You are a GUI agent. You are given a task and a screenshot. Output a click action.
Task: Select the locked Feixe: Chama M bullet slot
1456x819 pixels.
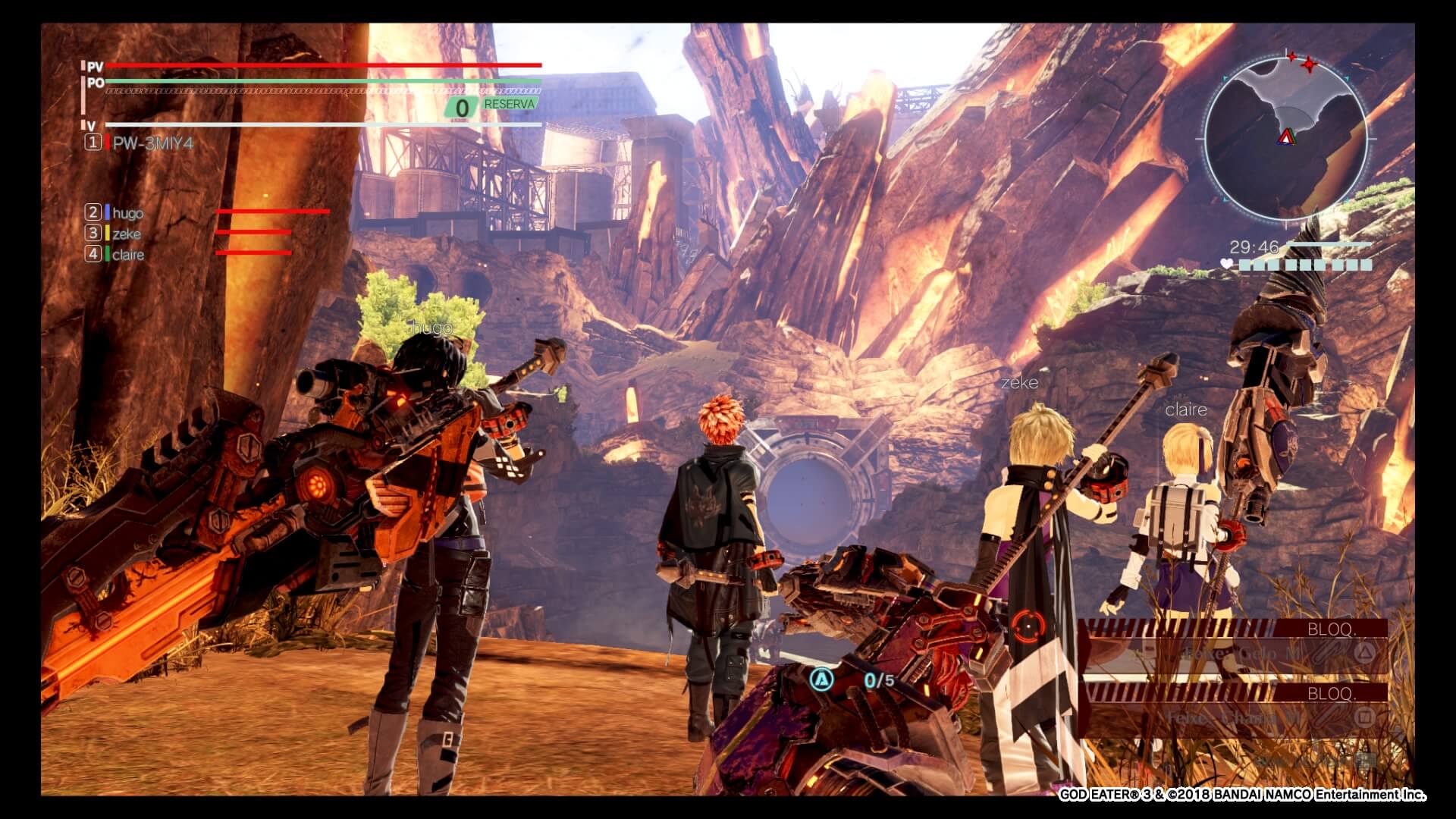[x=1235, y=717]
